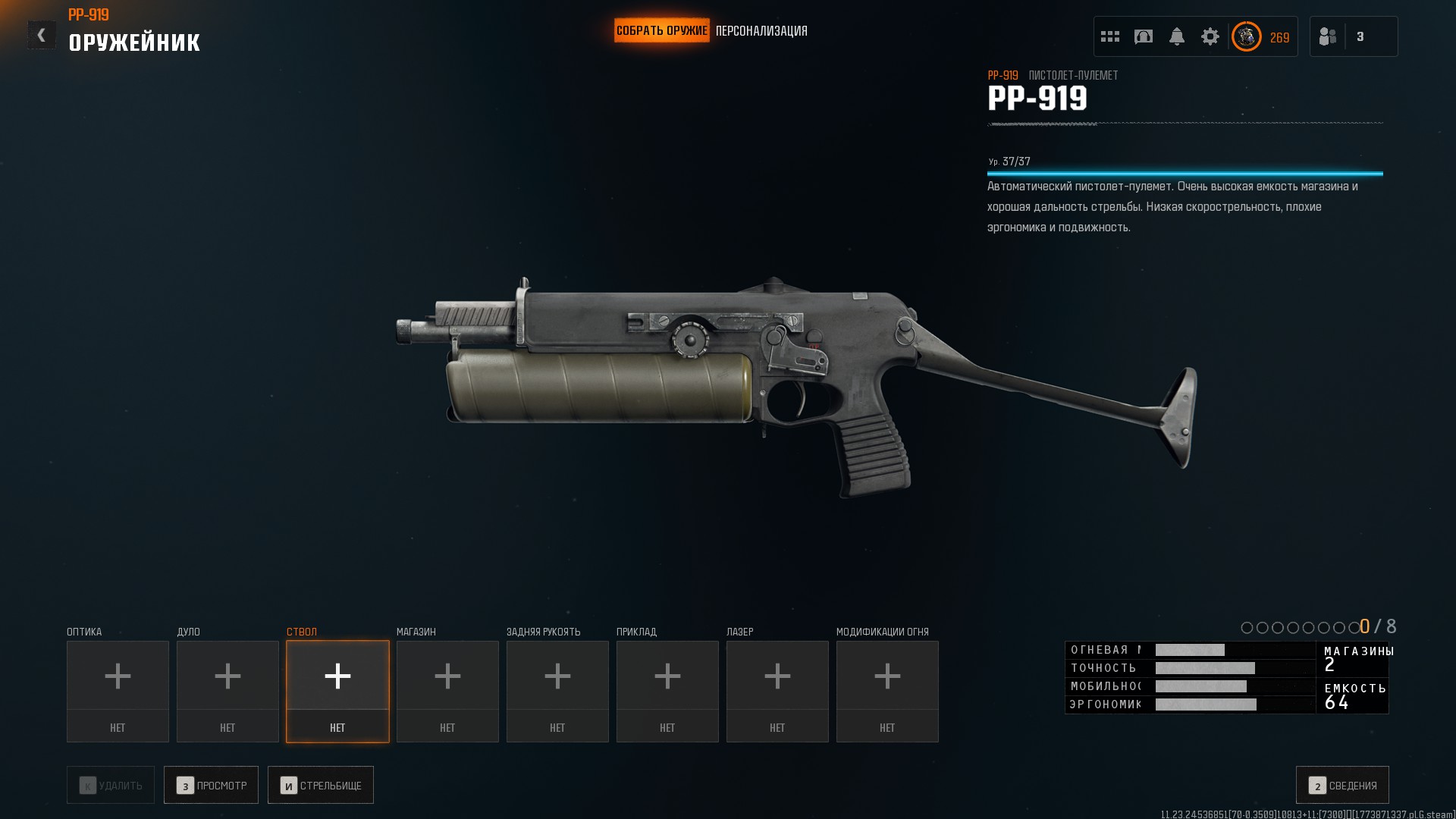Viewport: 1456px width, 819px height.
Task: Open the grid menu icon
Action: click(x=1110, y=36)
